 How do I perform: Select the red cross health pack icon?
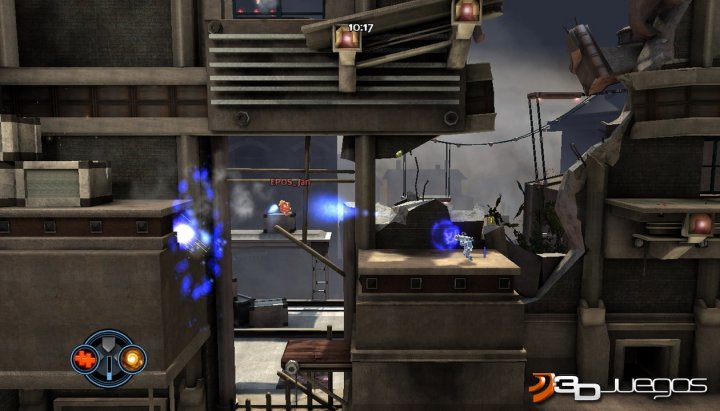point(85,357)
